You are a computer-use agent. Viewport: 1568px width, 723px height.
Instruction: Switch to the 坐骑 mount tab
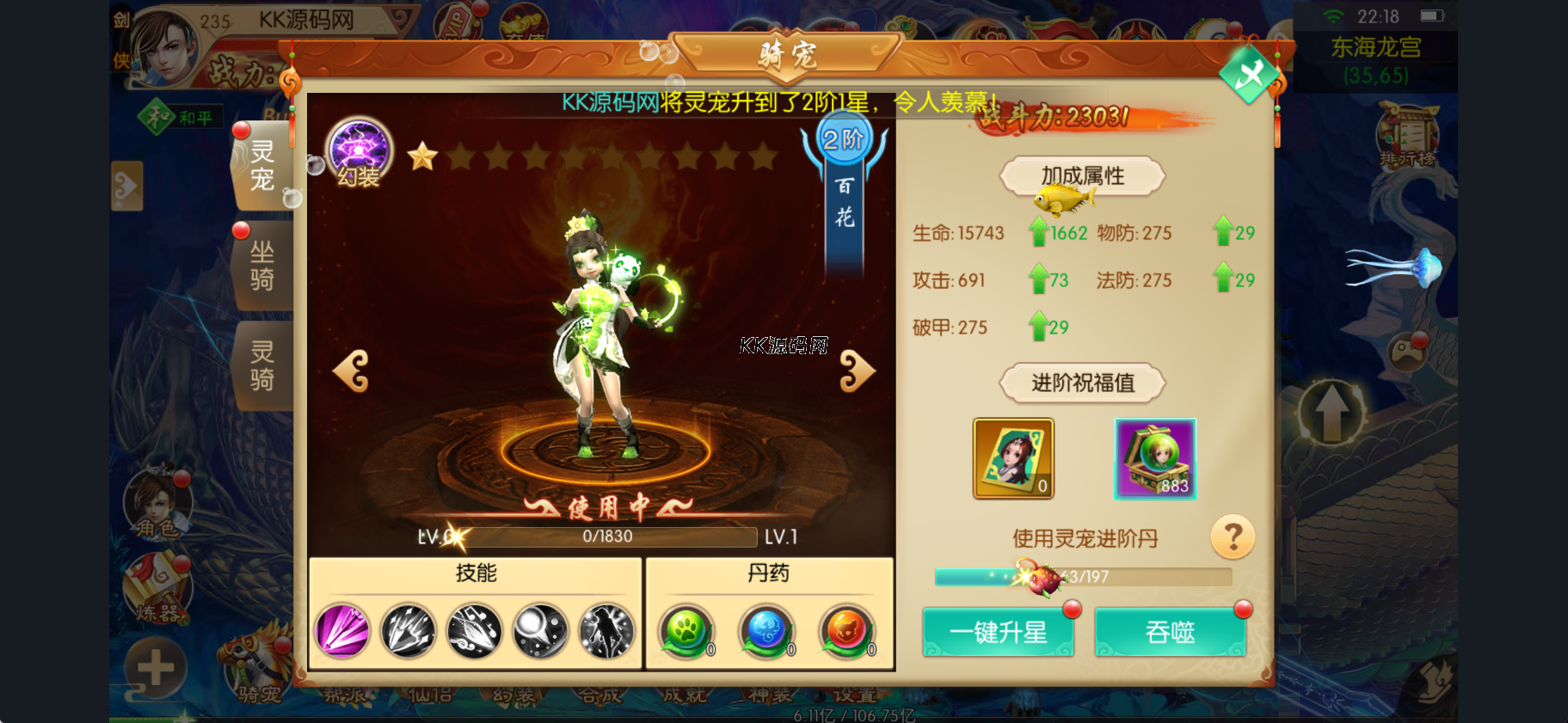(262, 266)
